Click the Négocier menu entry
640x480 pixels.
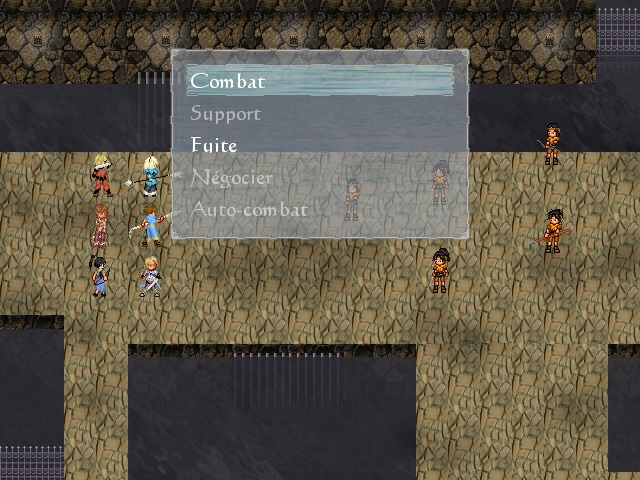232,177
